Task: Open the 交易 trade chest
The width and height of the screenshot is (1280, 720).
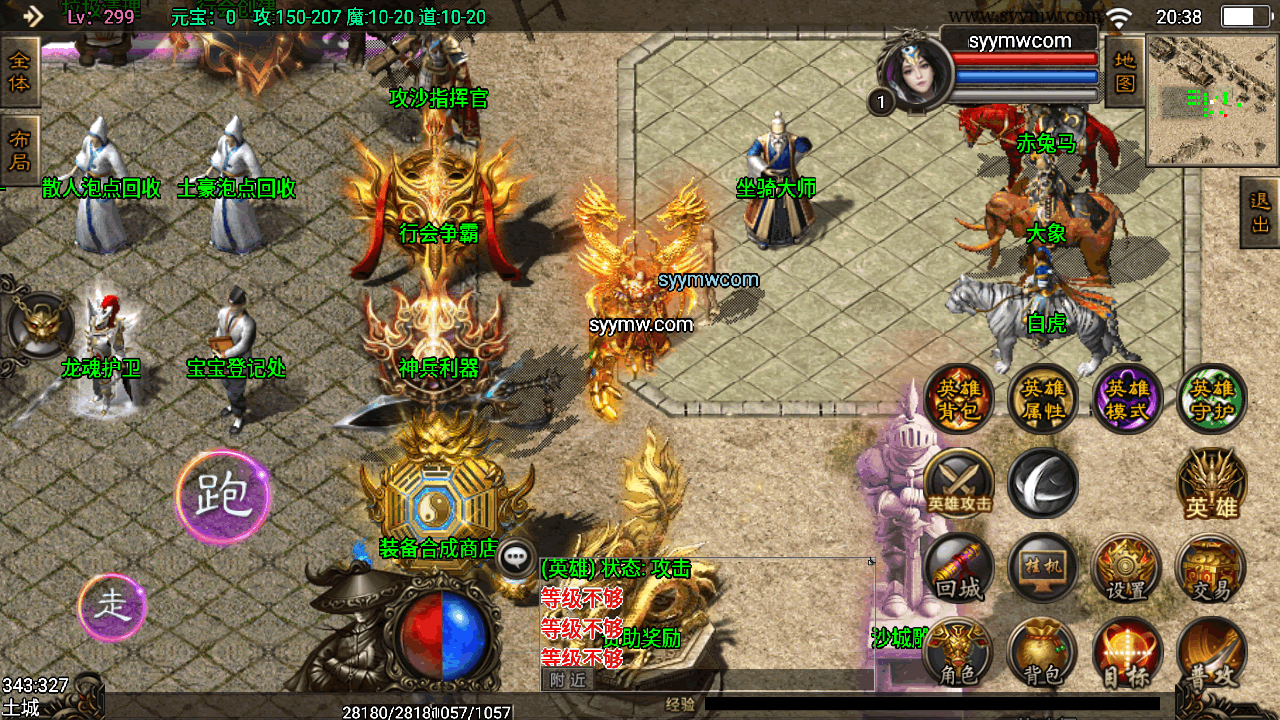Action: (x=1211, y=568)
